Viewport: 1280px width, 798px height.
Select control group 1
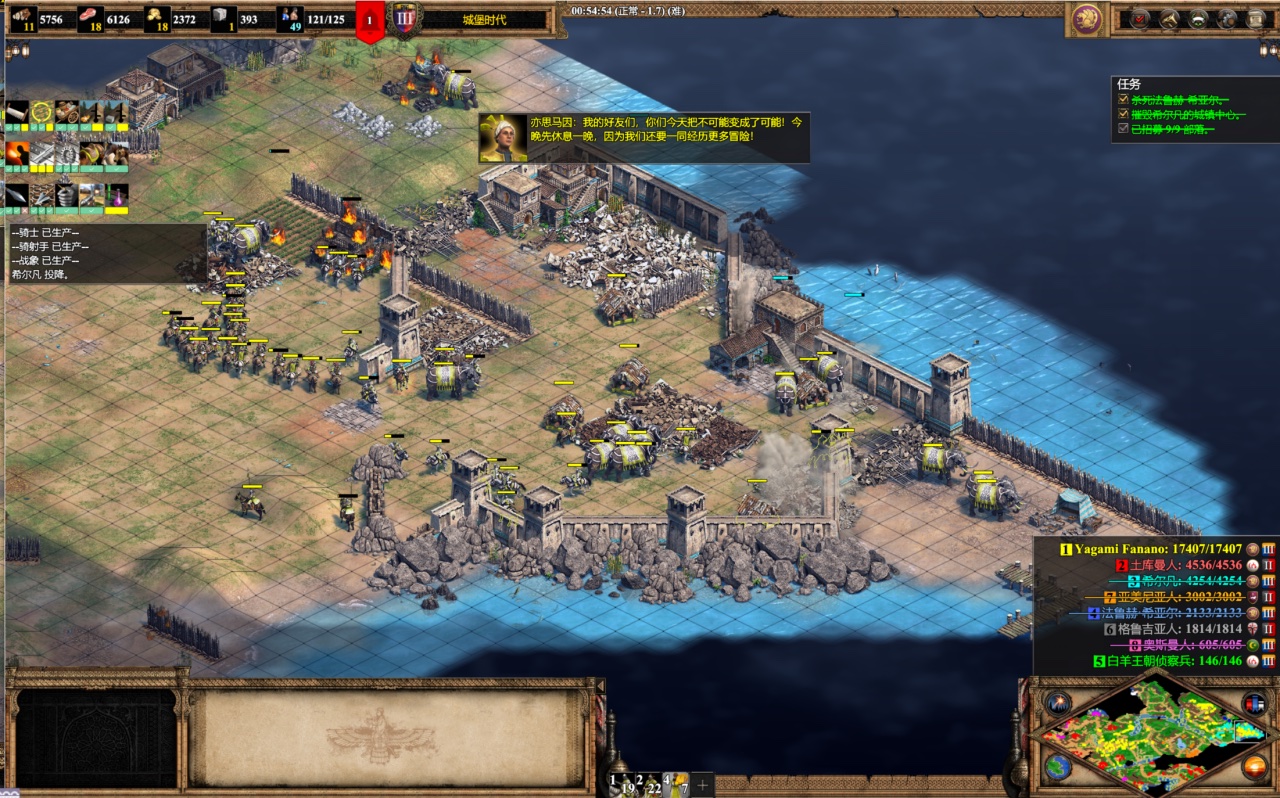click(624, 784)
